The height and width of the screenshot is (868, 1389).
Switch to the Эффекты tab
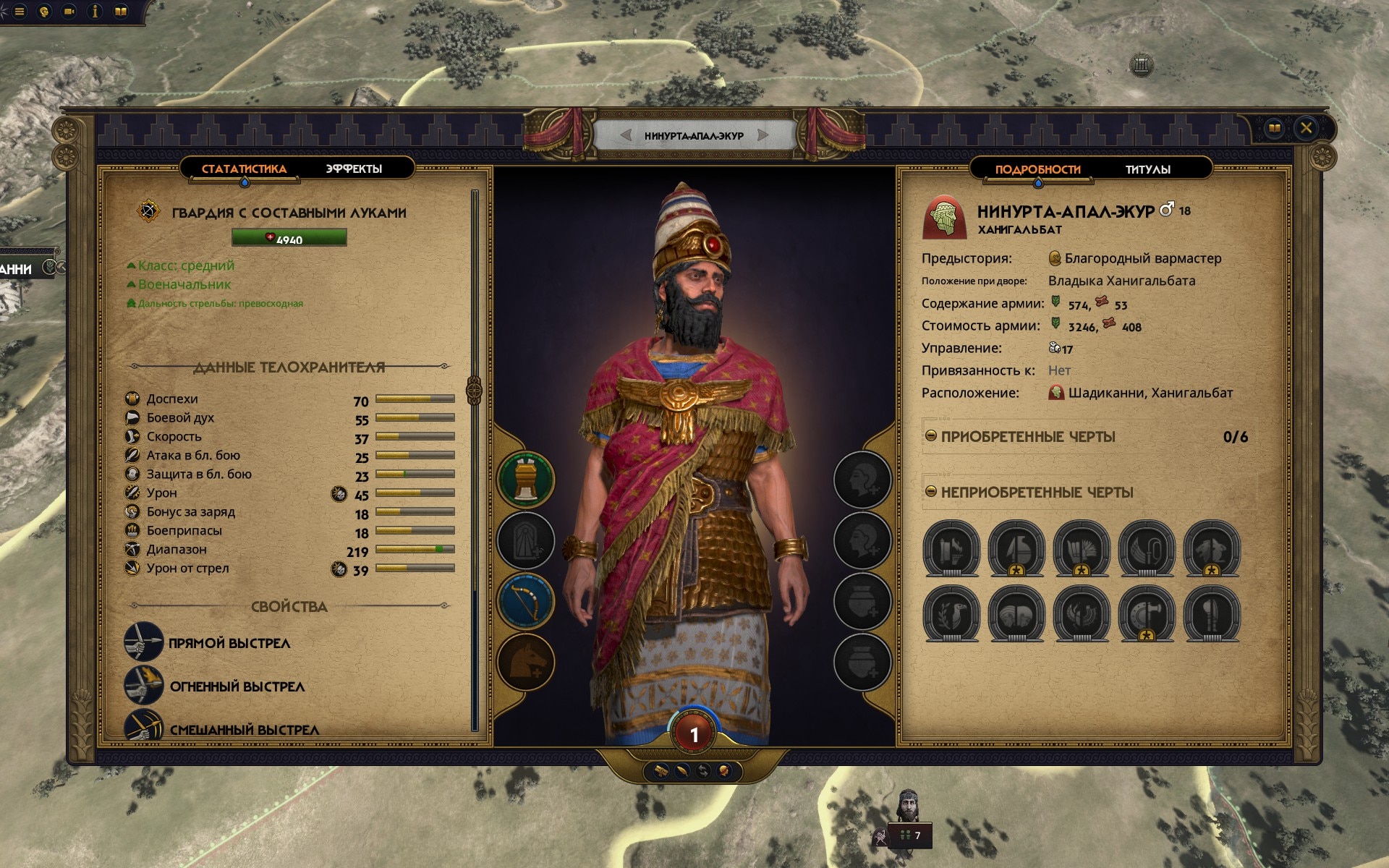tap(353, 169)
